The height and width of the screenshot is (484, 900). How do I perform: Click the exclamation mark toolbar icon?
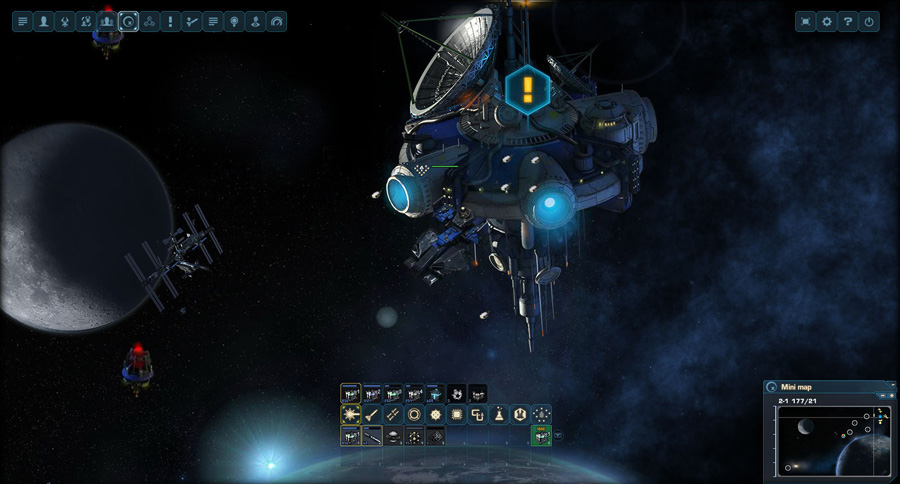[x=171, y=21]
